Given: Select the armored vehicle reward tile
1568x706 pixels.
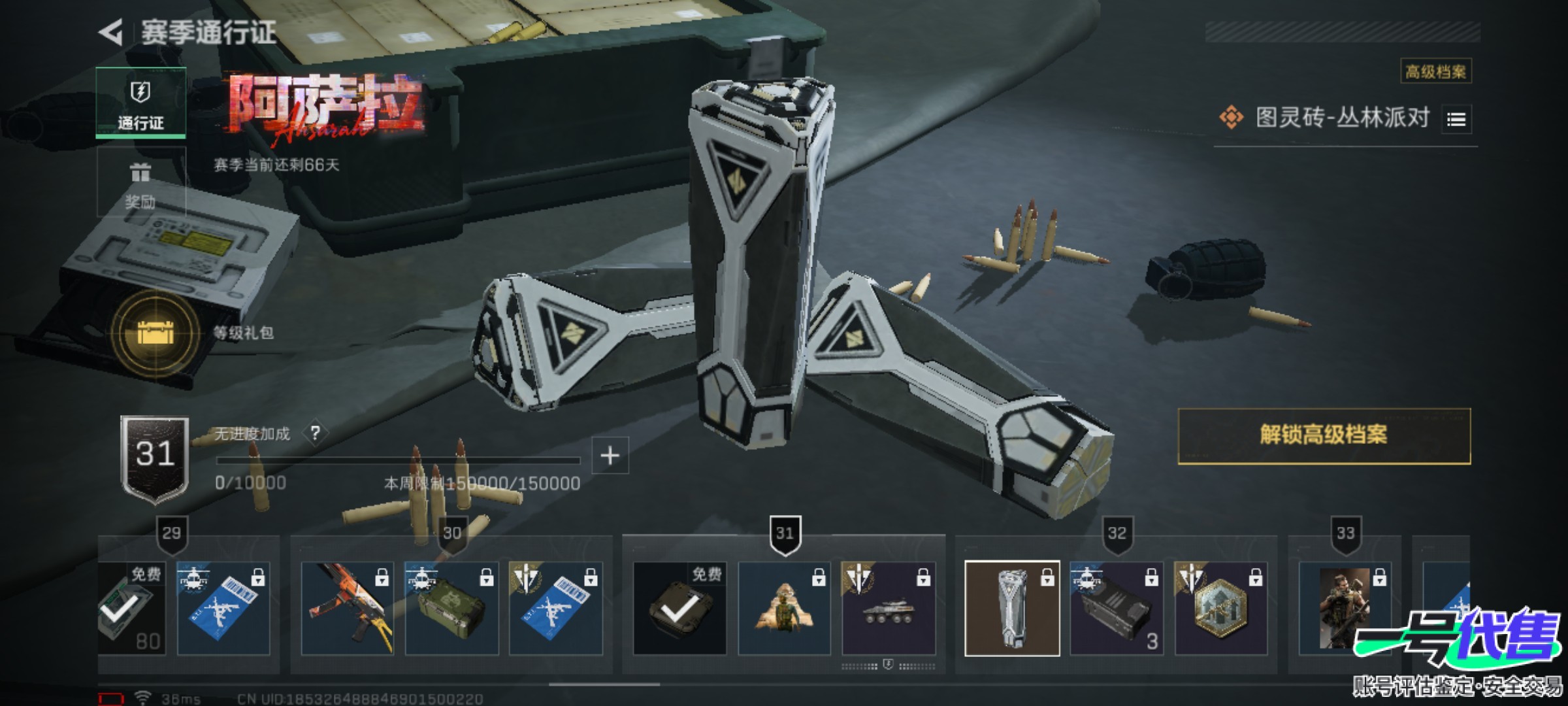Looking at the screenshot, I should point(889,609).
